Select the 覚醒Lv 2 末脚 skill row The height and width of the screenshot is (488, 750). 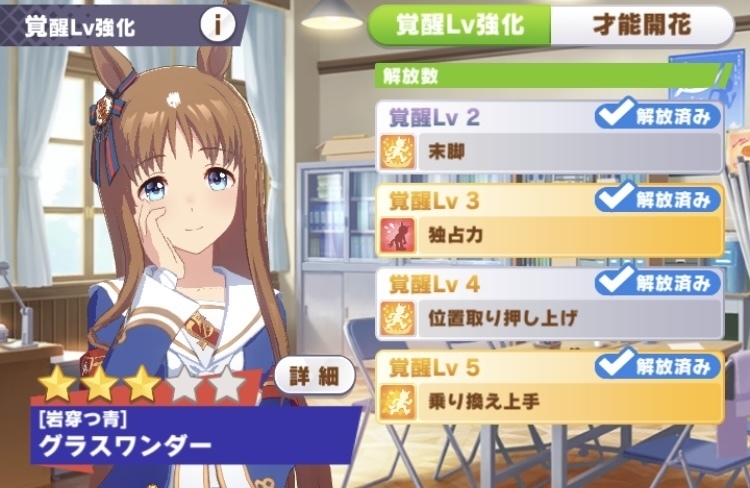click(549, 137)
